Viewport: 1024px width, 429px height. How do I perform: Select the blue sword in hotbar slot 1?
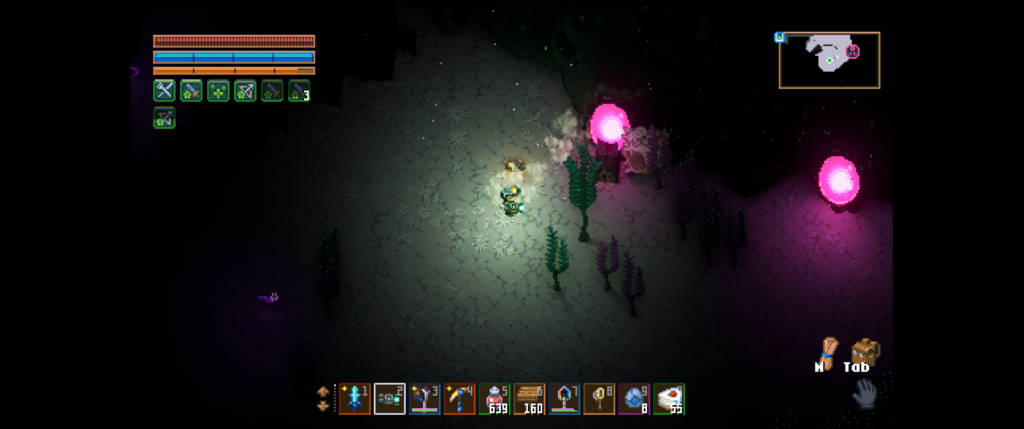click(x=354, y=399)
